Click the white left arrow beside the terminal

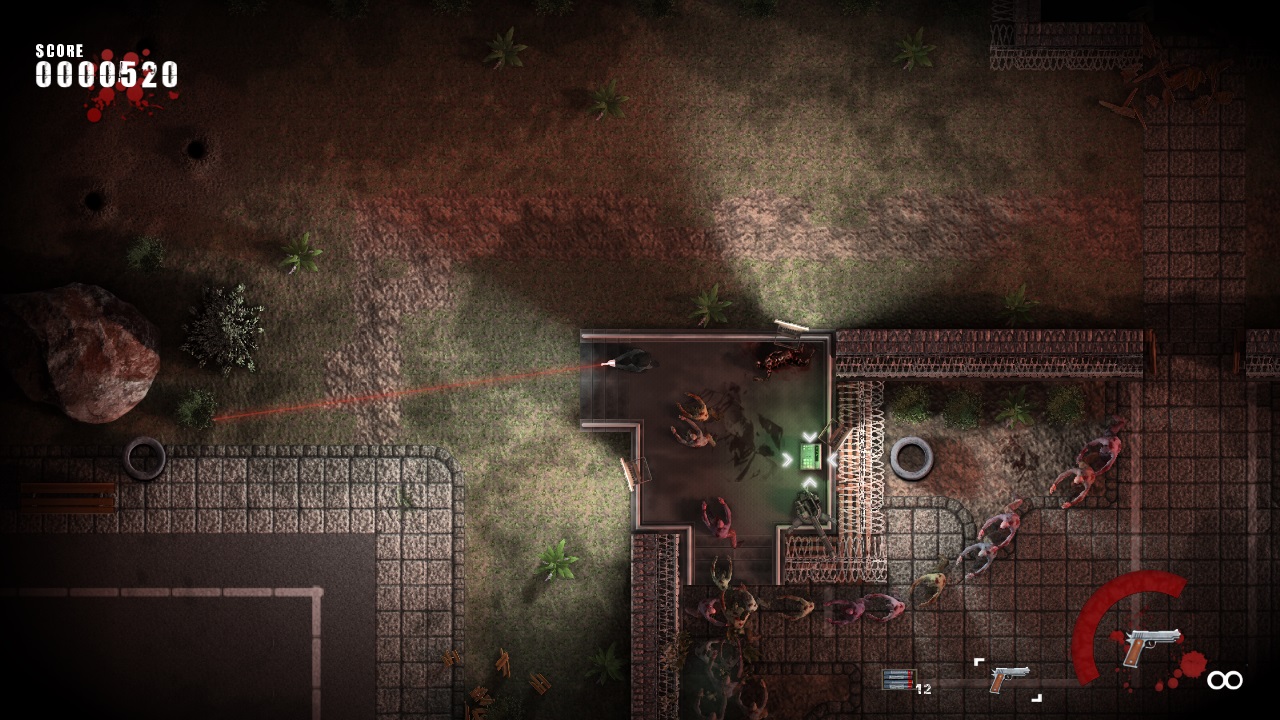point(833,460)
